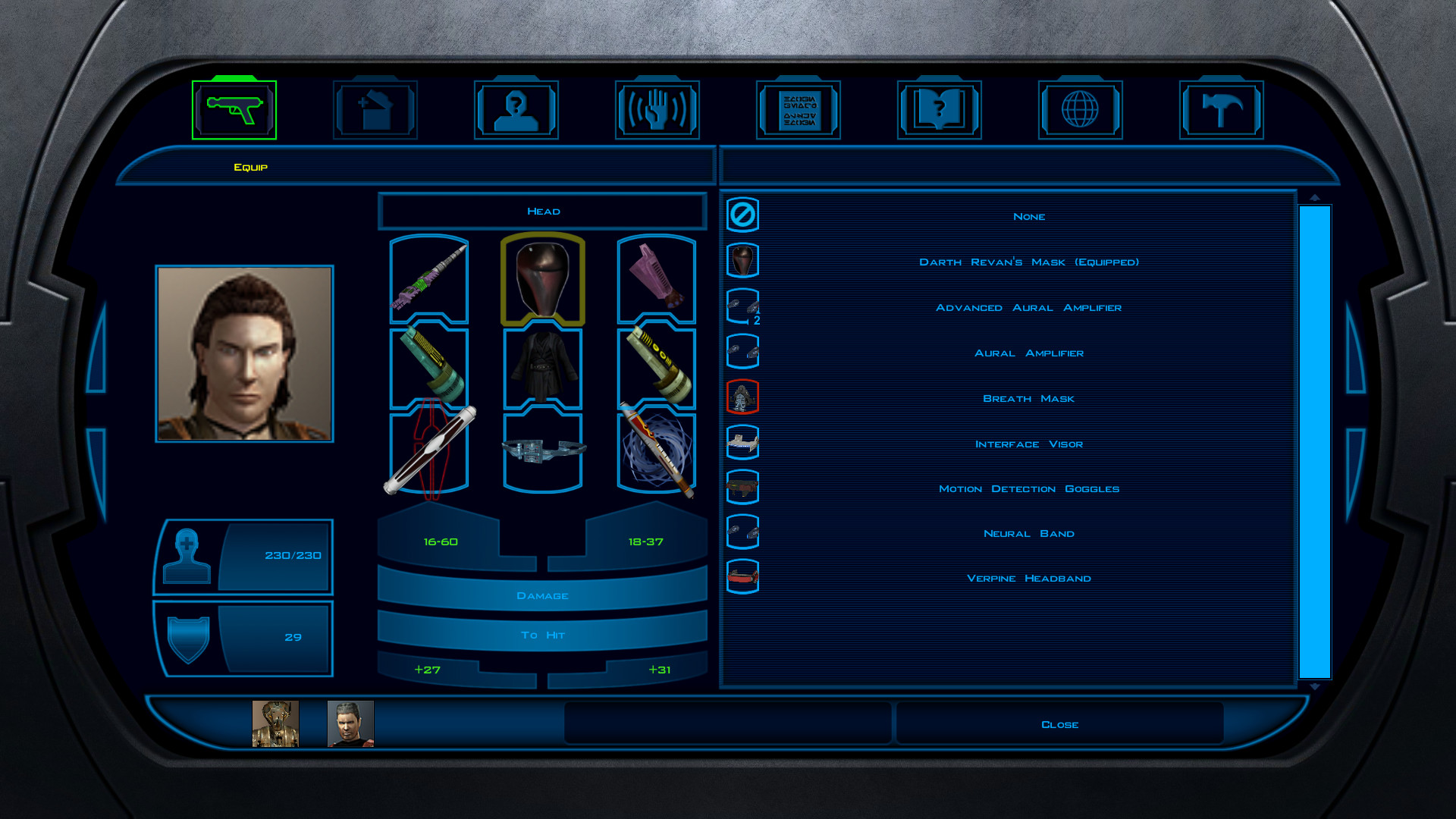This screenshot has width=1456, height=819.
Task: Open the inventory tab with the box icon
Action: click(375, 110)
